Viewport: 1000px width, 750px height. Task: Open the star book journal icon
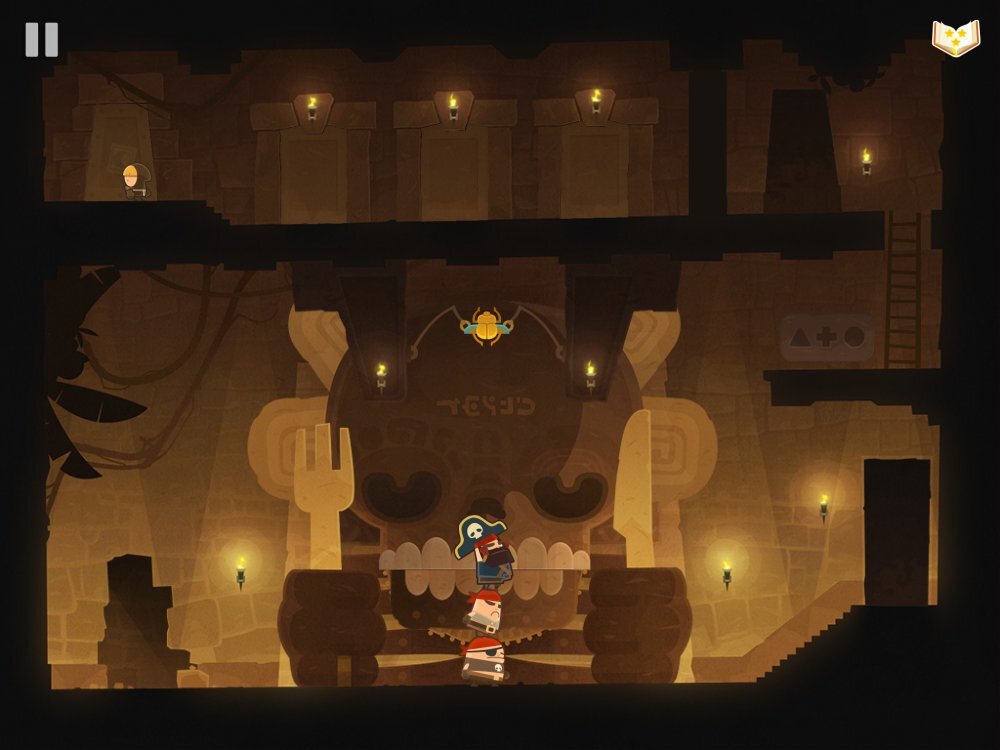(x=955, y=38)
